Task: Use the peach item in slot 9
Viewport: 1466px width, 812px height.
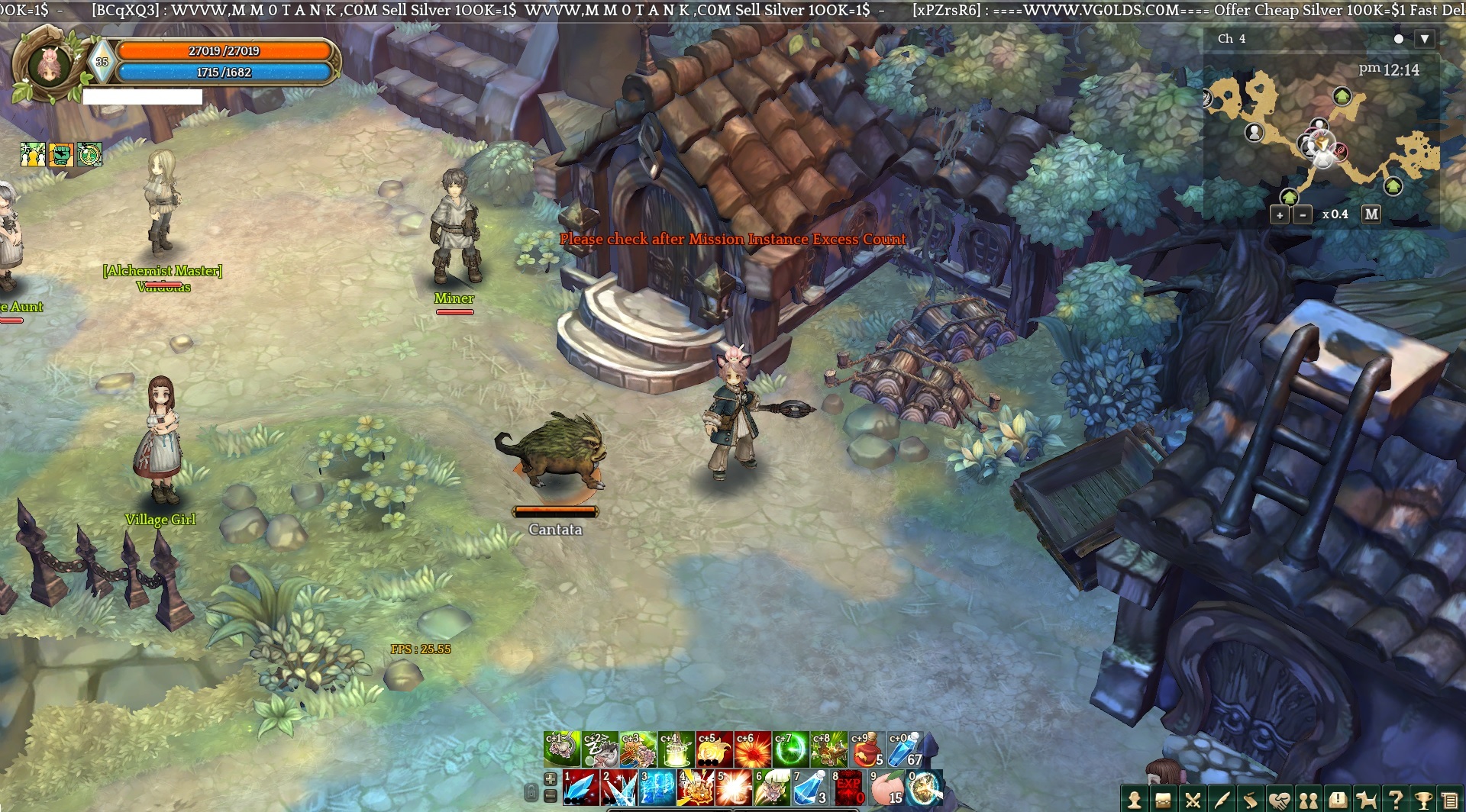Action: tap(886, 788)
